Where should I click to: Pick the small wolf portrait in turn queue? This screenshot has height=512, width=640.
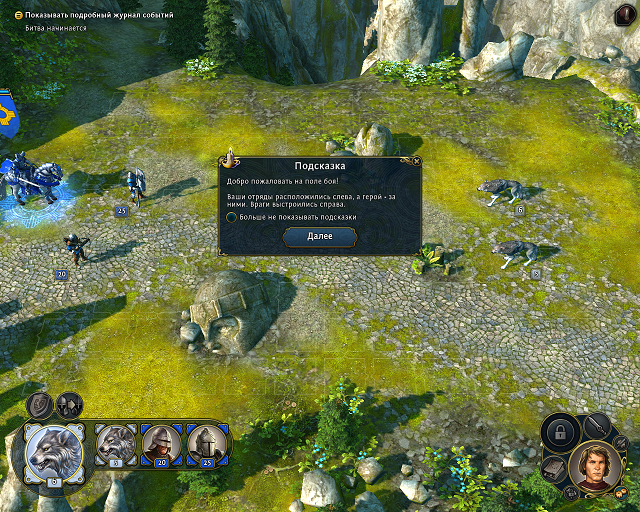click(x=117, y=444)
